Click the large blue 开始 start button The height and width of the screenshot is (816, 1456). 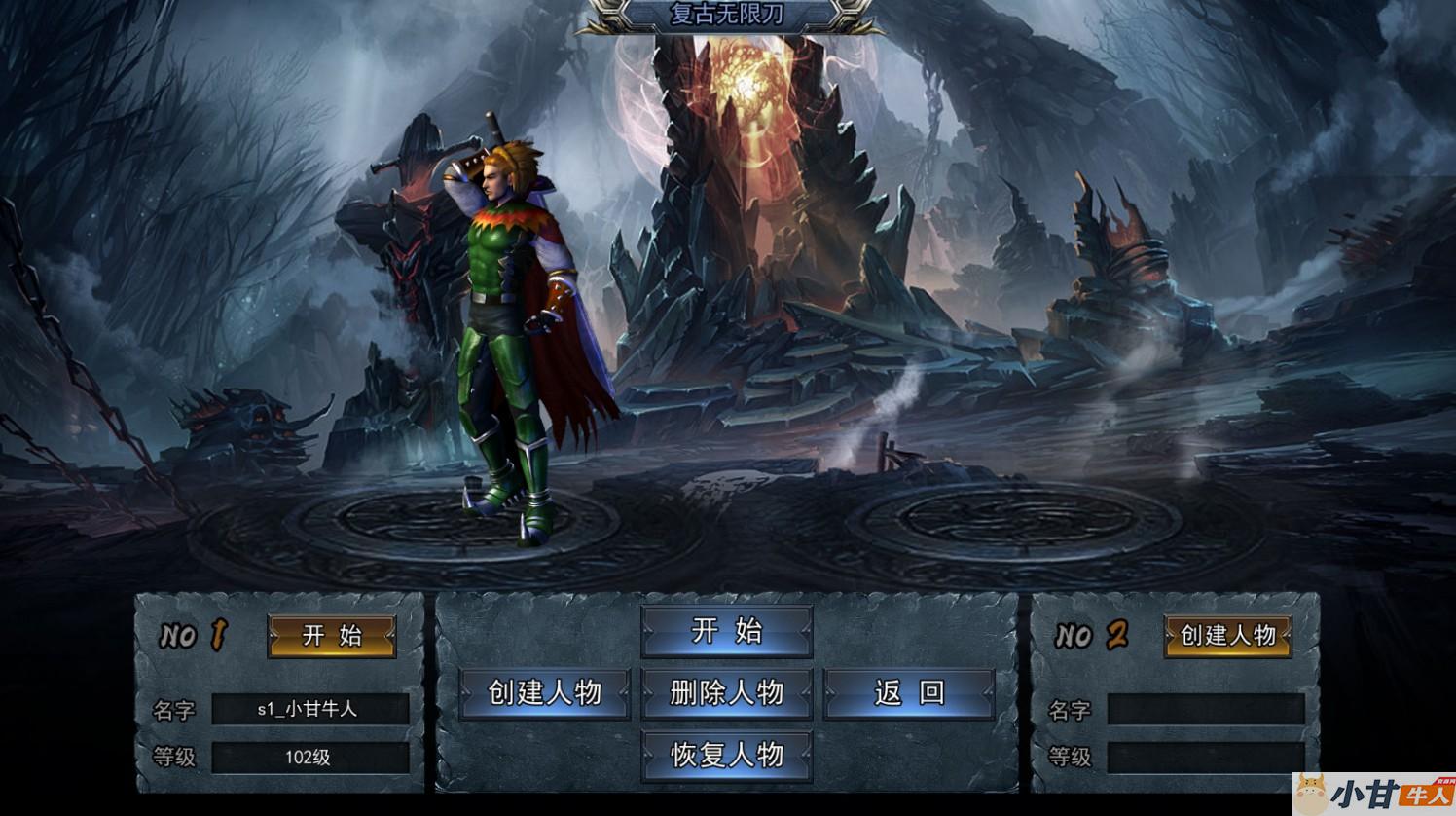[x=726, y=631]
